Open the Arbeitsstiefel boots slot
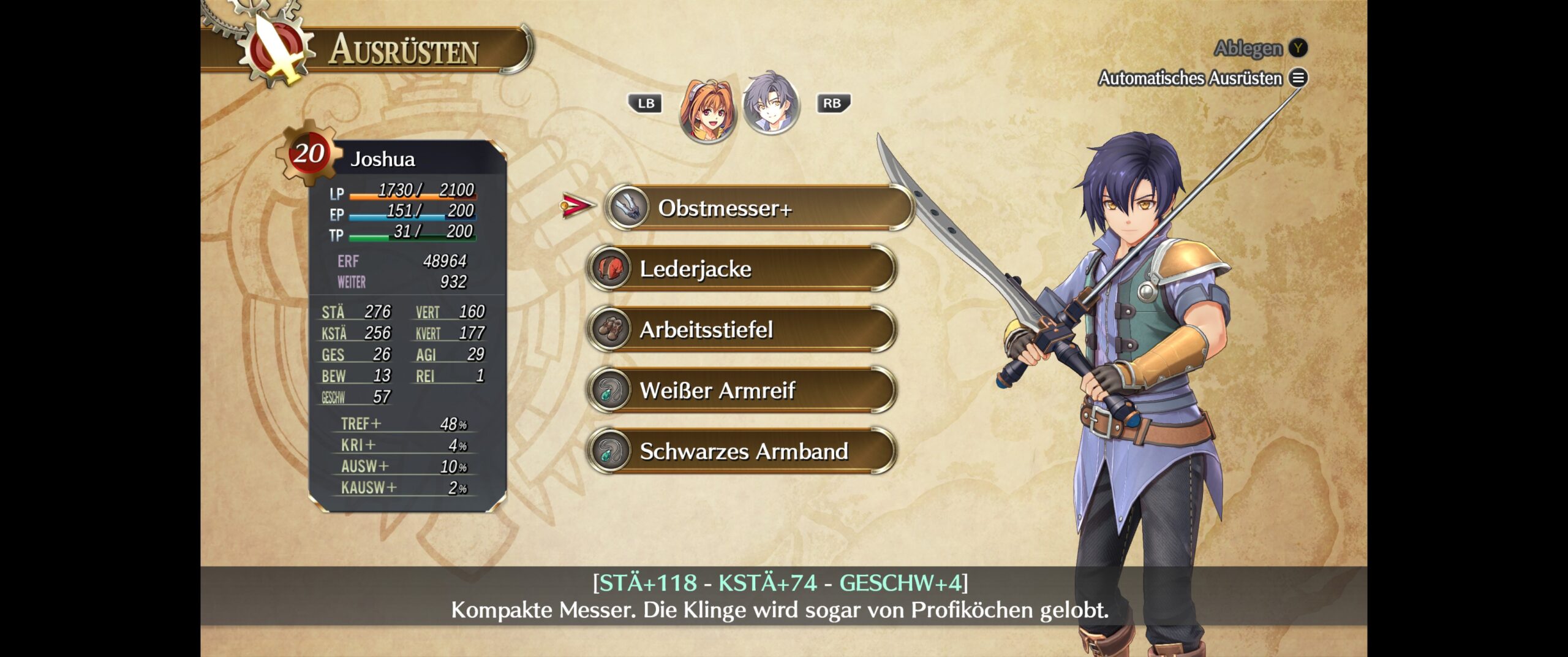Screen dimensions: 1568x657 click(742, 330)
